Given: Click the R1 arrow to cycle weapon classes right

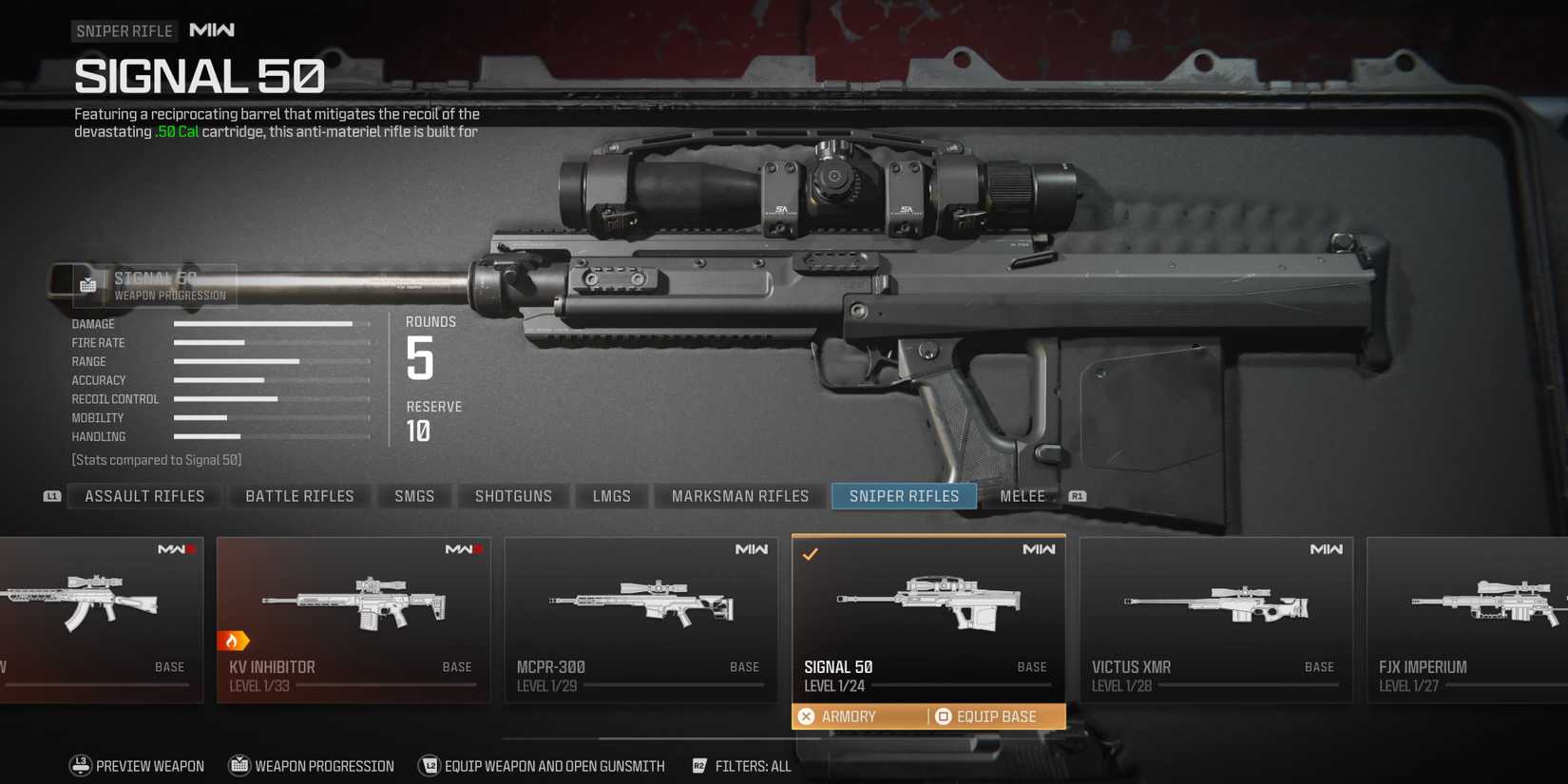Looking at the screenshot, I should pyautogui.click(x=1077, y=495).
